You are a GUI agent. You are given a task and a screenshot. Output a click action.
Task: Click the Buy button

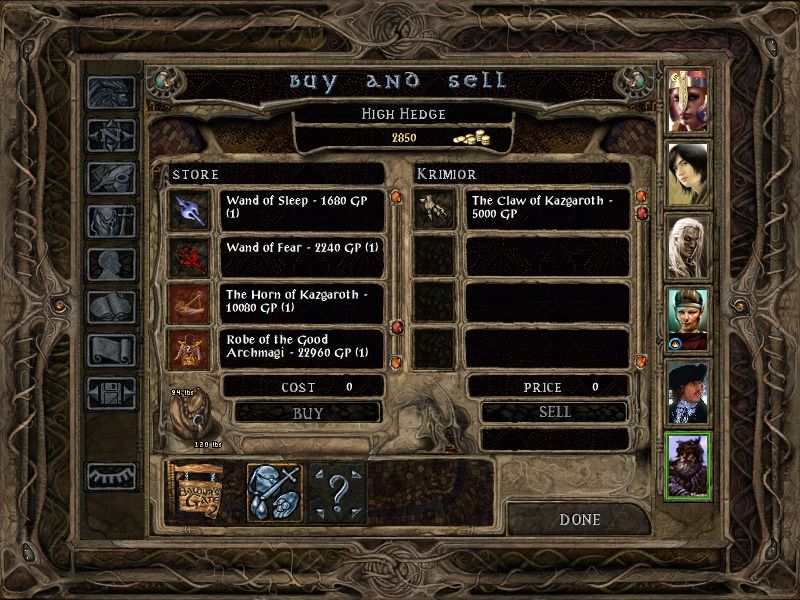(x=307, y=412)
